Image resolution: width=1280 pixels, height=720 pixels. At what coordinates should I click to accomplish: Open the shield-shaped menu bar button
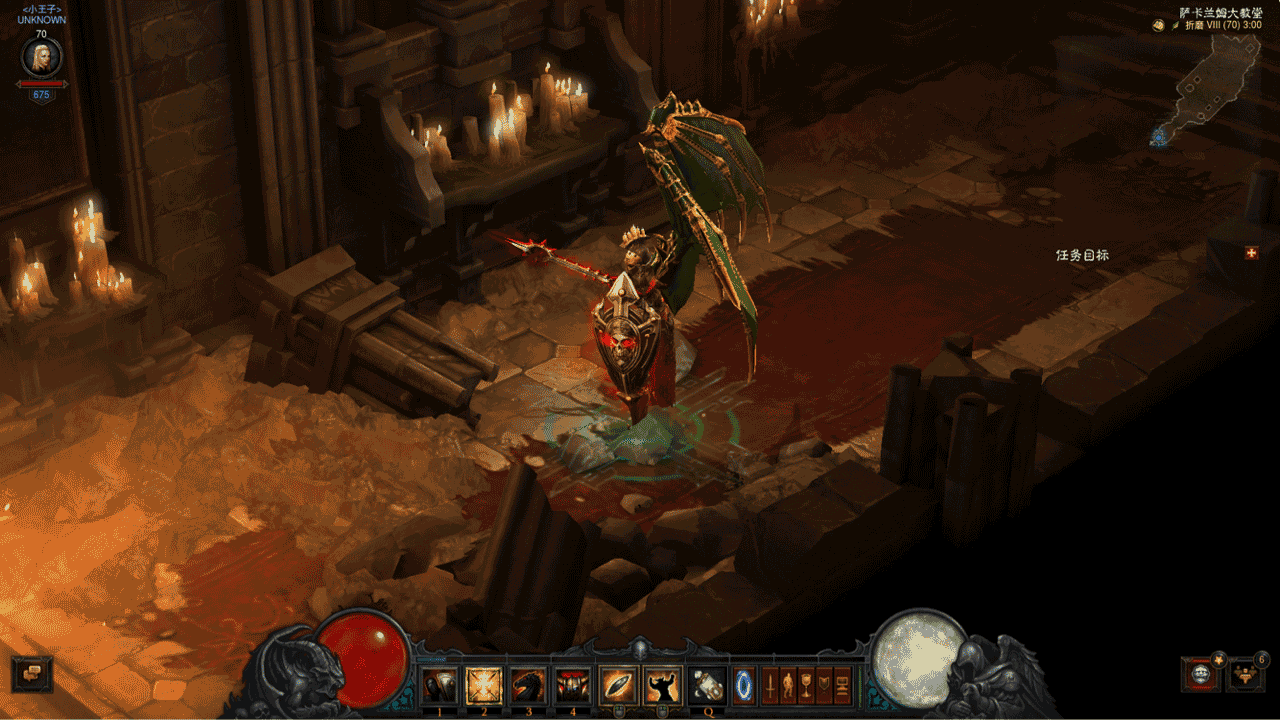coord(824,686)
